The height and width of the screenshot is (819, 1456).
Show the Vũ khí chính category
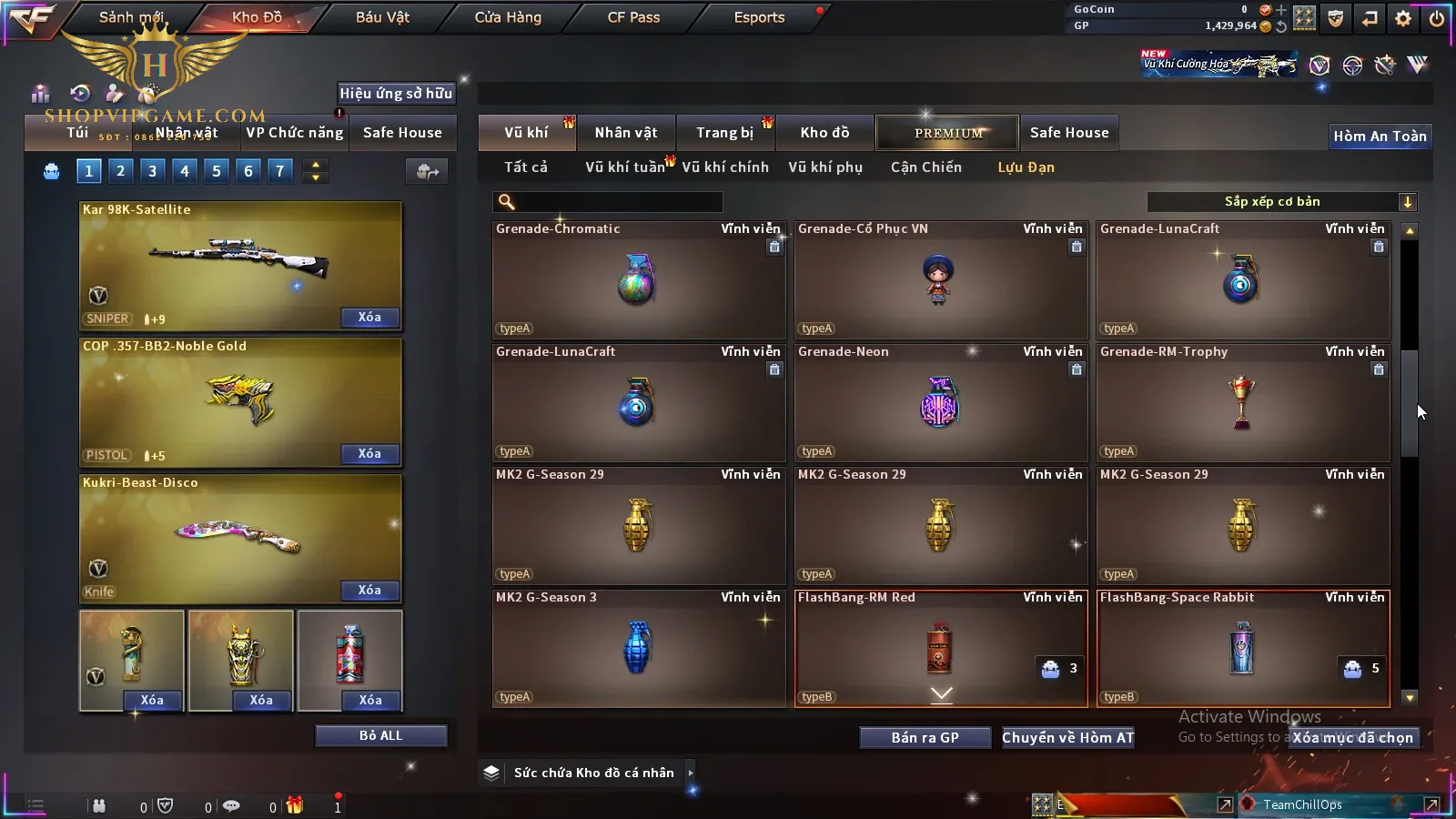724,167
